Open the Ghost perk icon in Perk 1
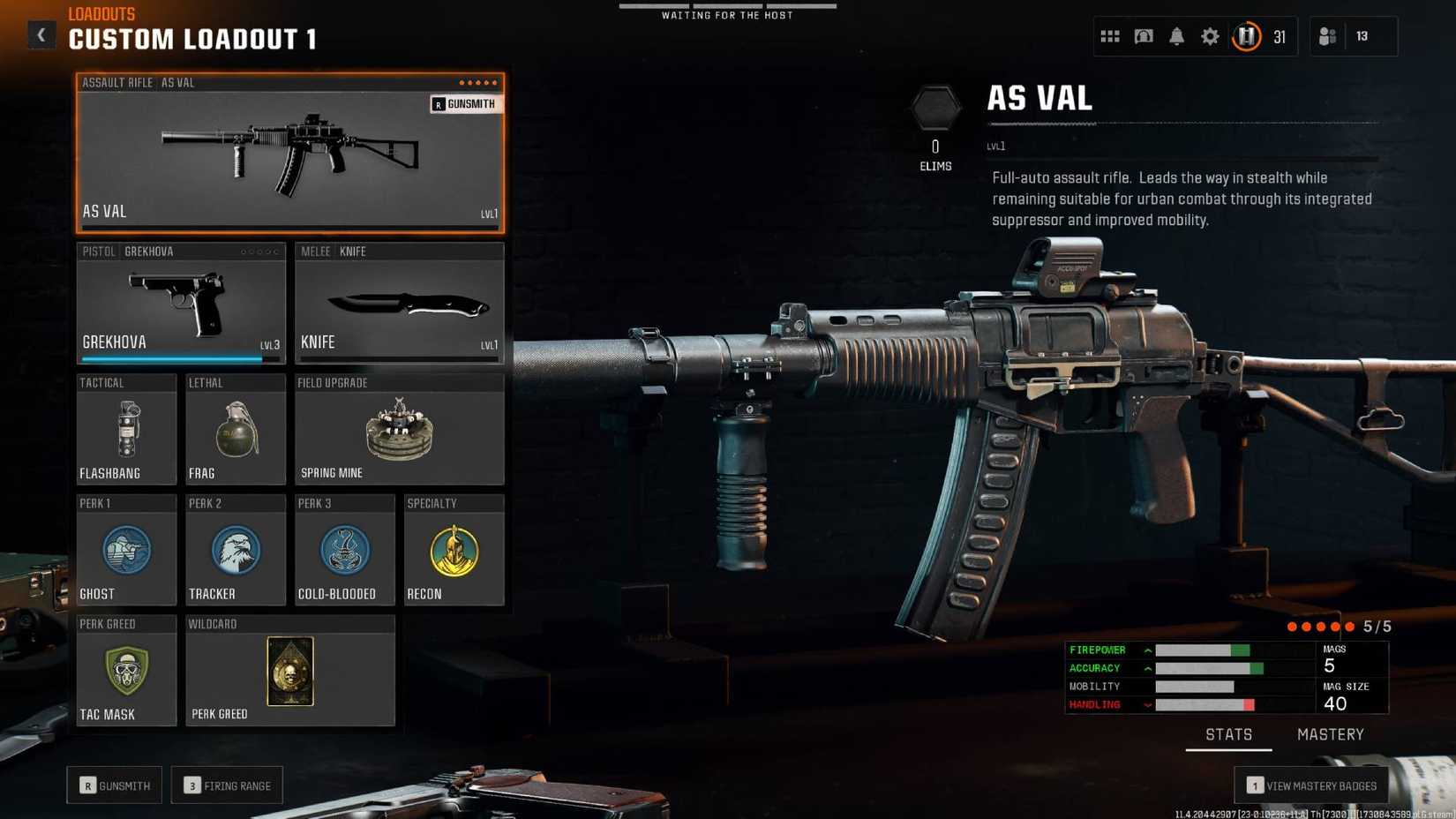1456x819 pixels. (x=126, y=551)
